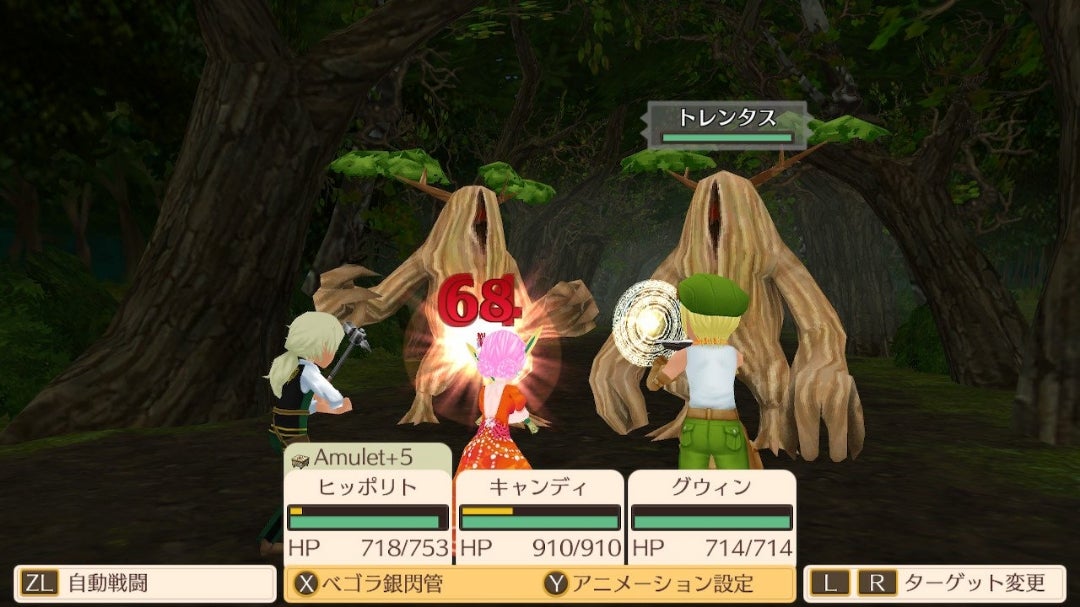Click the トレンタス enemy target nameplate
Viewport: 1080px width, 607px height.
coord(727,124)
